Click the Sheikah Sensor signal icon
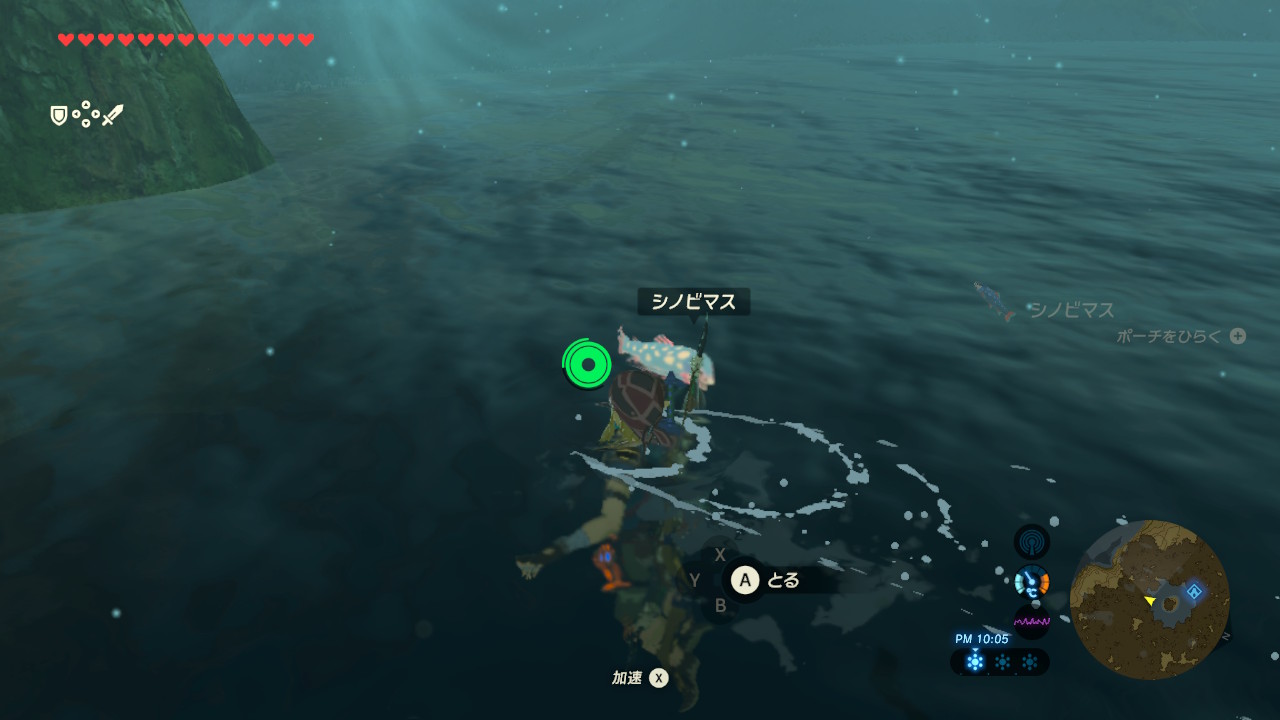The width and height of the screenshot is (1280, 720). click(1031, 542)
